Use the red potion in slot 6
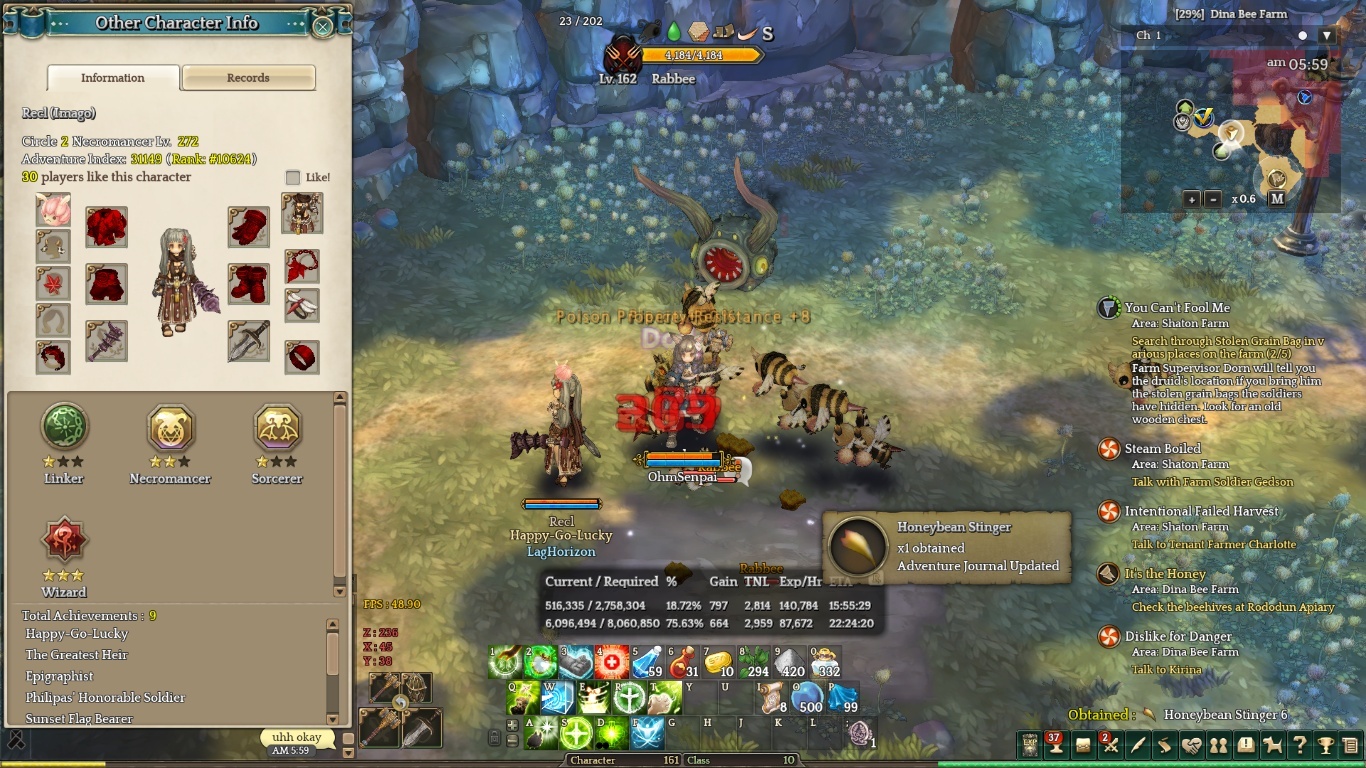The height and width of the screenshot is (768, 1366). point(684,662)
